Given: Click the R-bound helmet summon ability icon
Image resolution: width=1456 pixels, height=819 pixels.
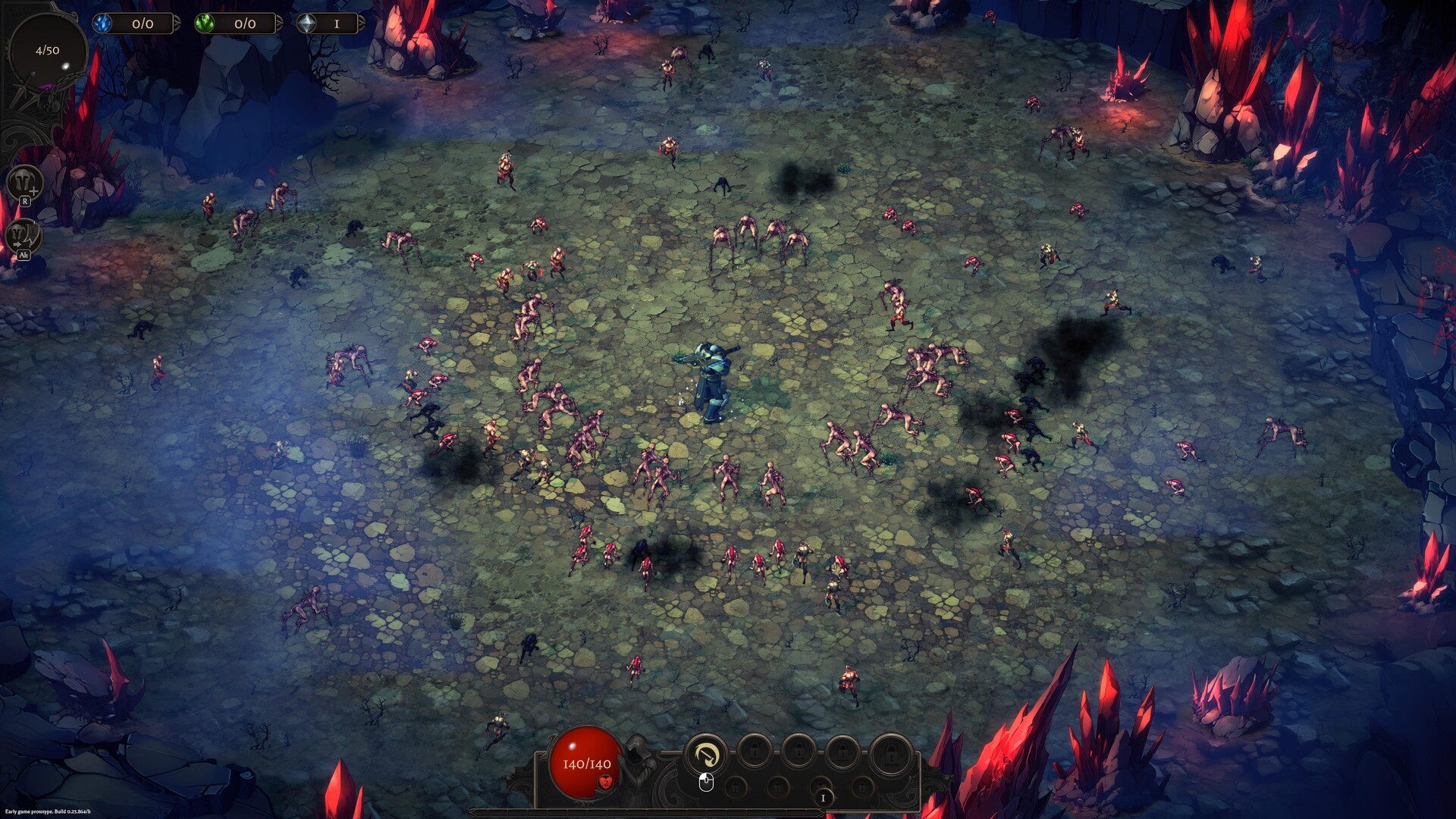Looking at the screenshot, I should click(24, 182).
